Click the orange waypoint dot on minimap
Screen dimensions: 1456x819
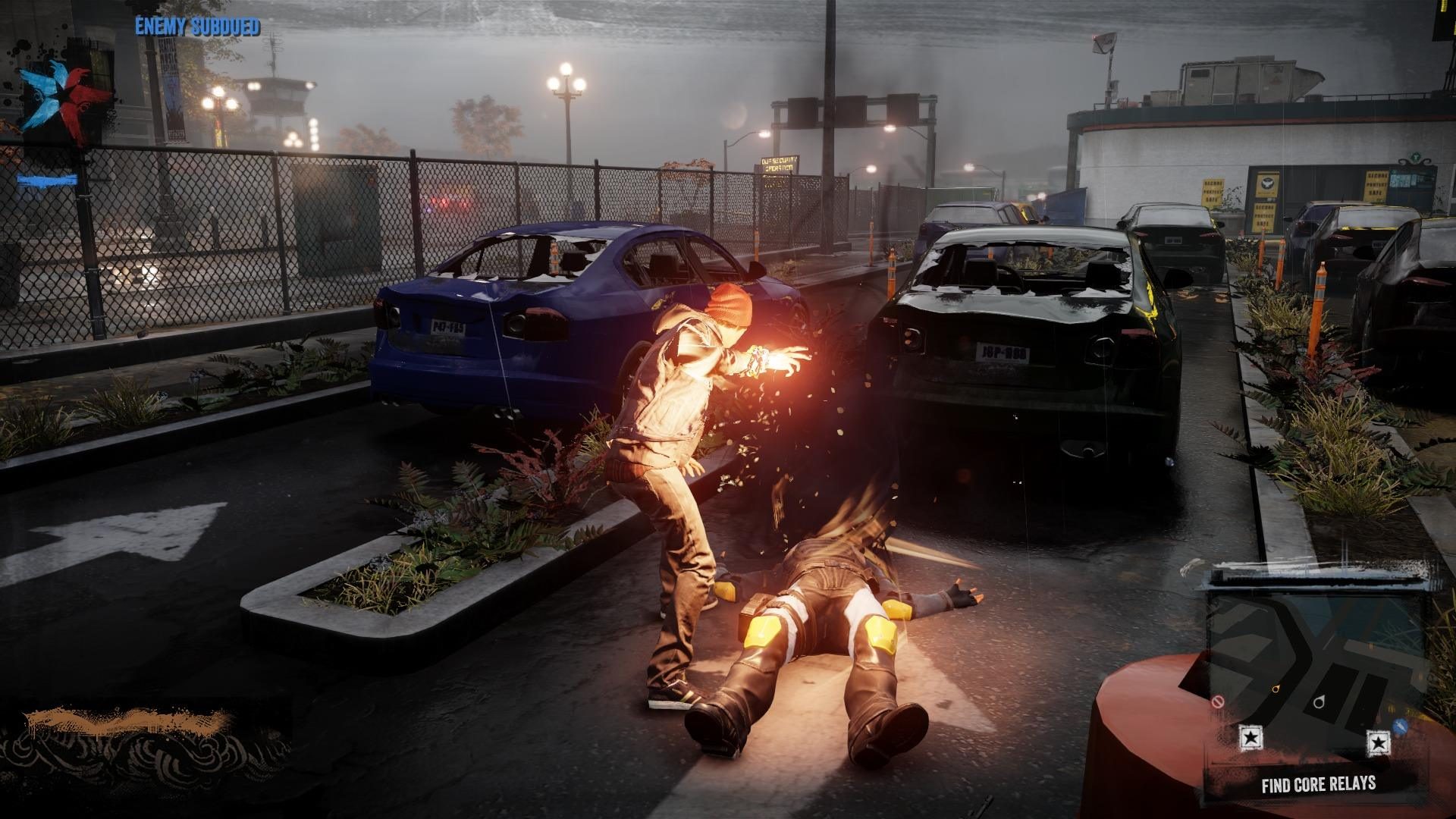coord(1276,688)
